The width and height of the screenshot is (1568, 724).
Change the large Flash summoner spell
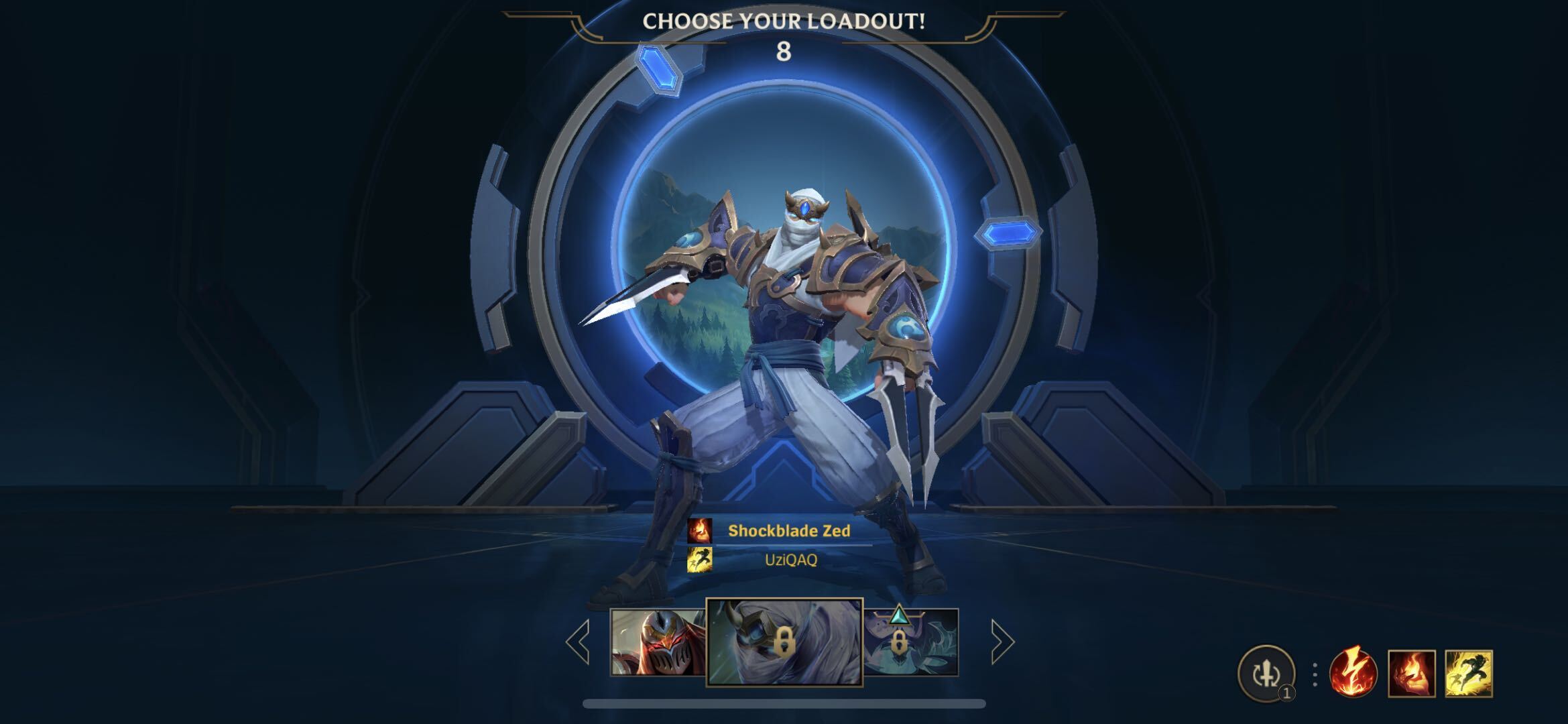tap(1468, 673)
